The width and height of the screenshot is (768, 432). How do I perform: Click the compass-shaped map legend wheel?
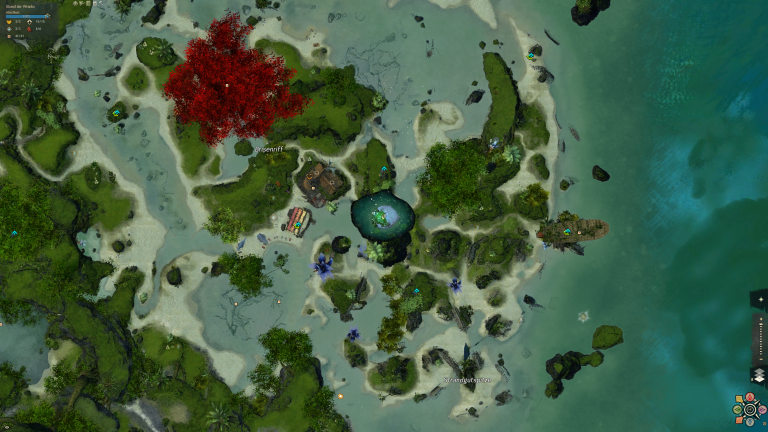tap(747, 410)
